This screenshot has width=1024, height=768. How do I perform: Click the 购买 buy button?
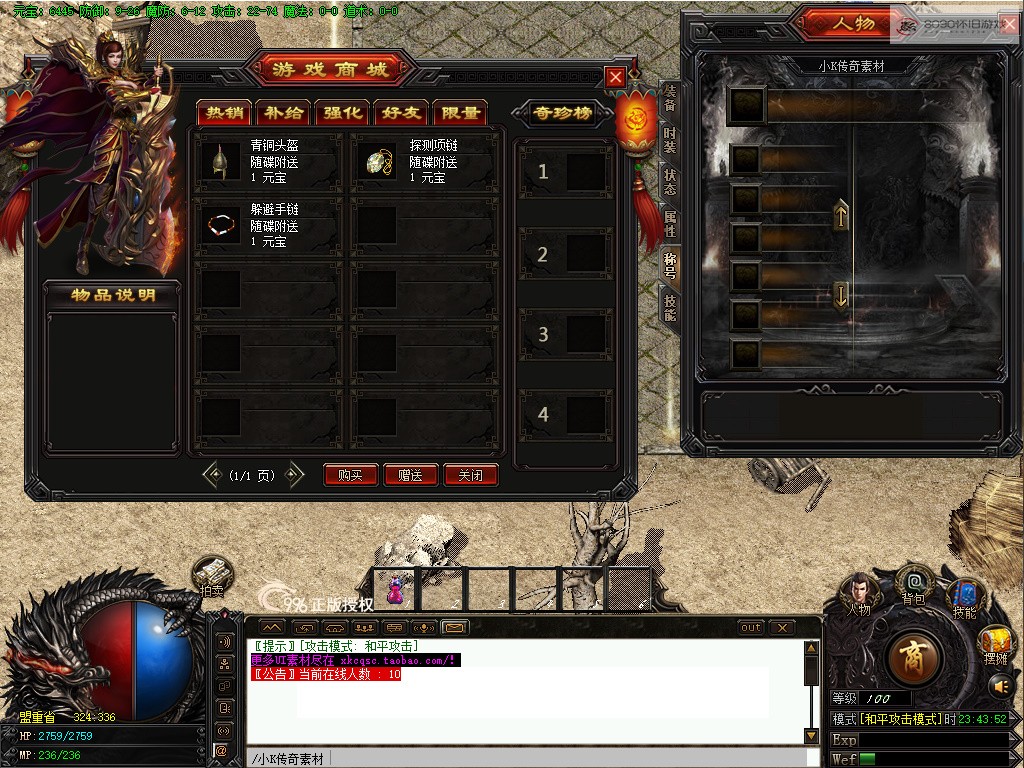351,475
